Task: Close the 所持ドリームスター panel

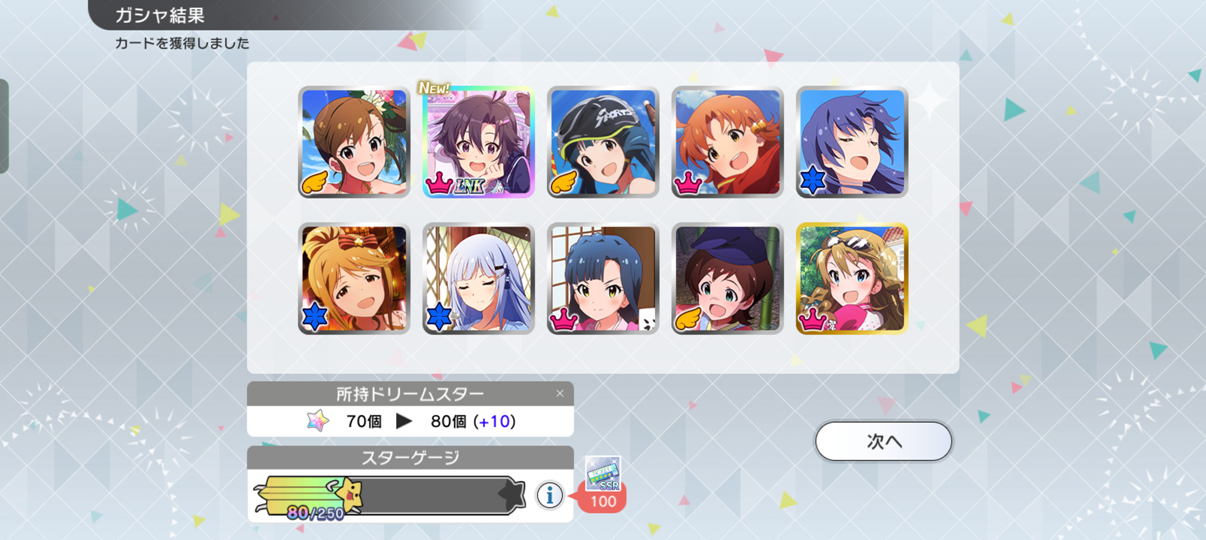Action: pos(560,394)
